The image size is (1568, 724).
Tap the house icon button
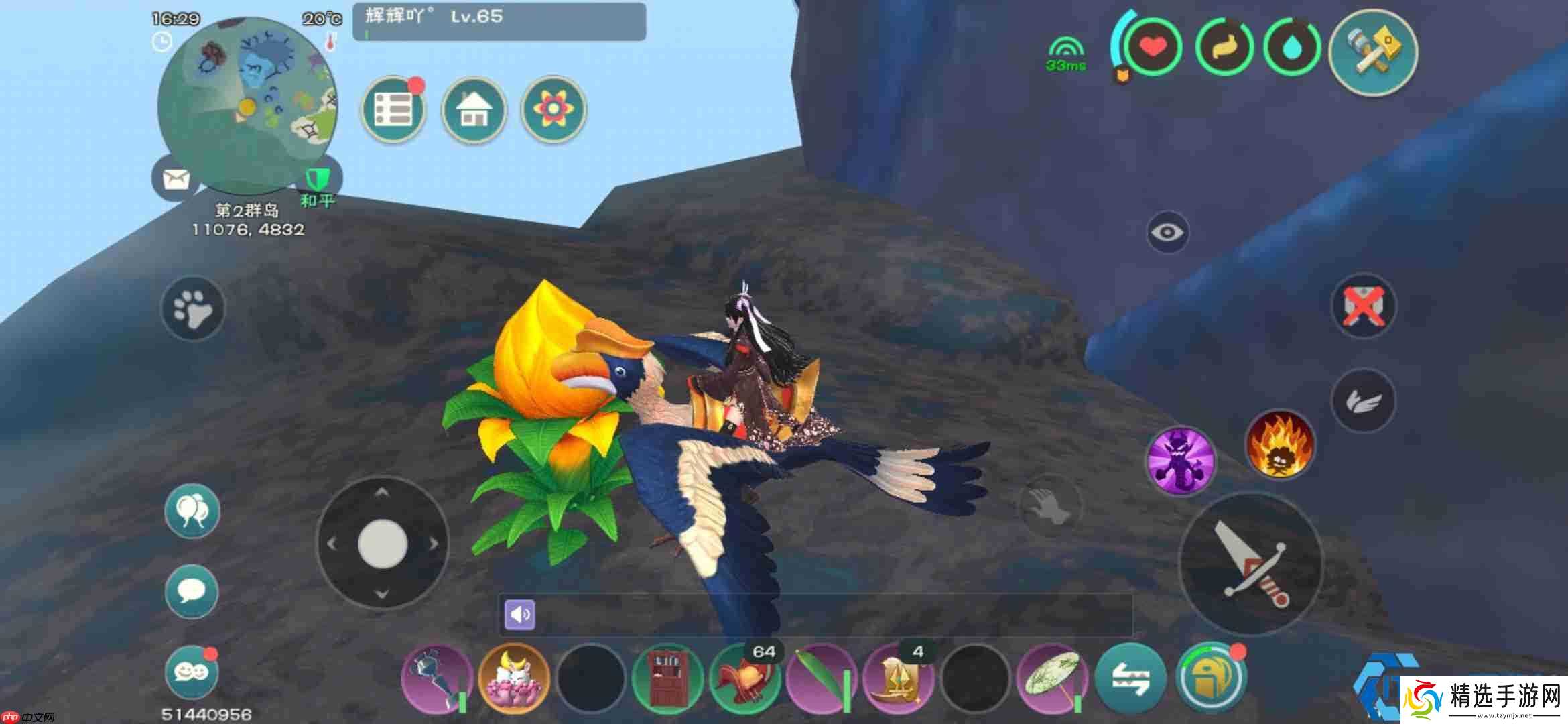(474, 109)
